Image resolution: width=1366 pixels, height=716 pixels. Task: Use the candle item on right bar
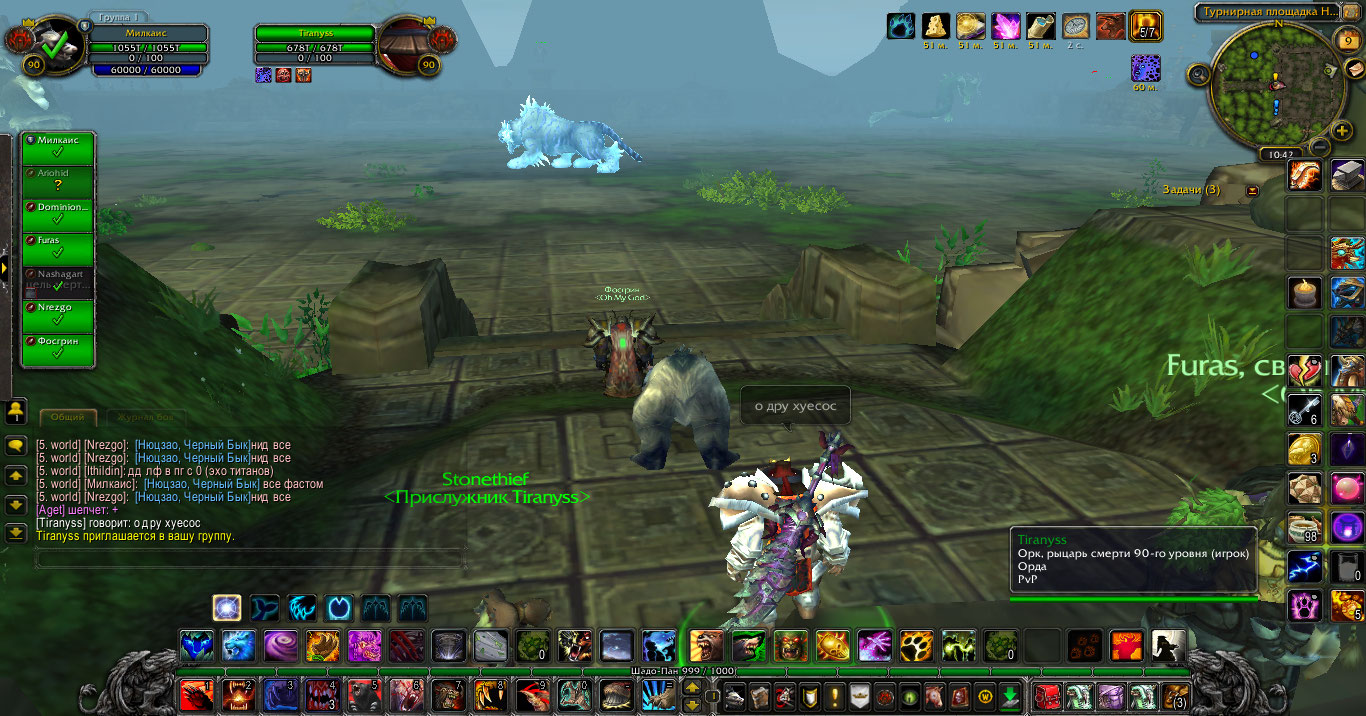pos(1305,293)
